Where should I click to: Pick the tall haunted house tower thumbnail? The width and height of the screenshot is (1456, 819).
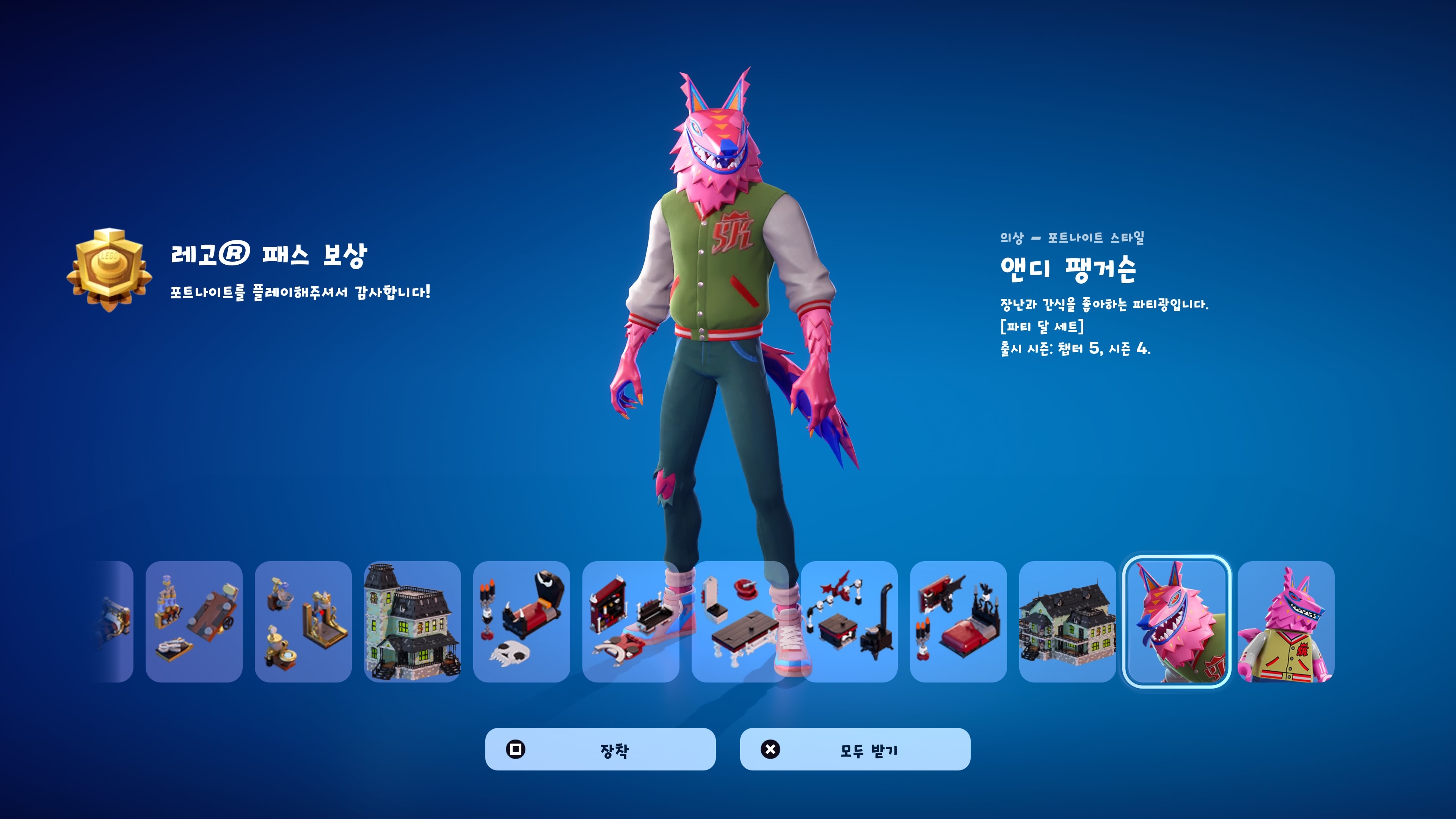coord(412,622)
